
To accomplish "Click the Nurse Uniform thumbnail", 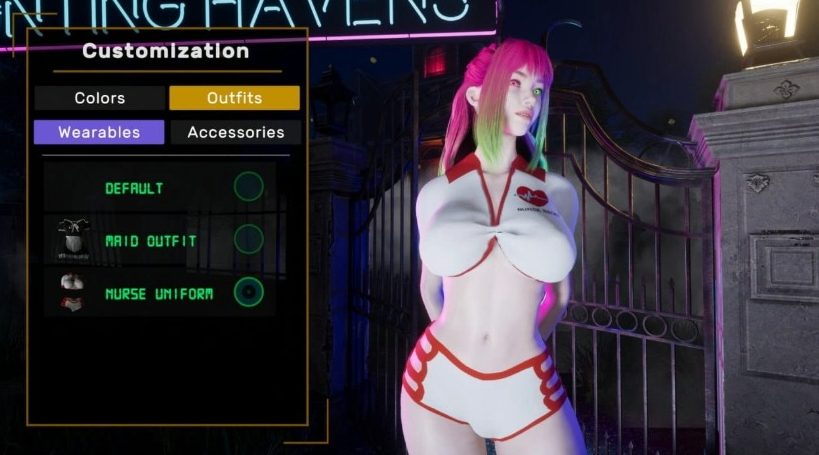I will point(73,294).
